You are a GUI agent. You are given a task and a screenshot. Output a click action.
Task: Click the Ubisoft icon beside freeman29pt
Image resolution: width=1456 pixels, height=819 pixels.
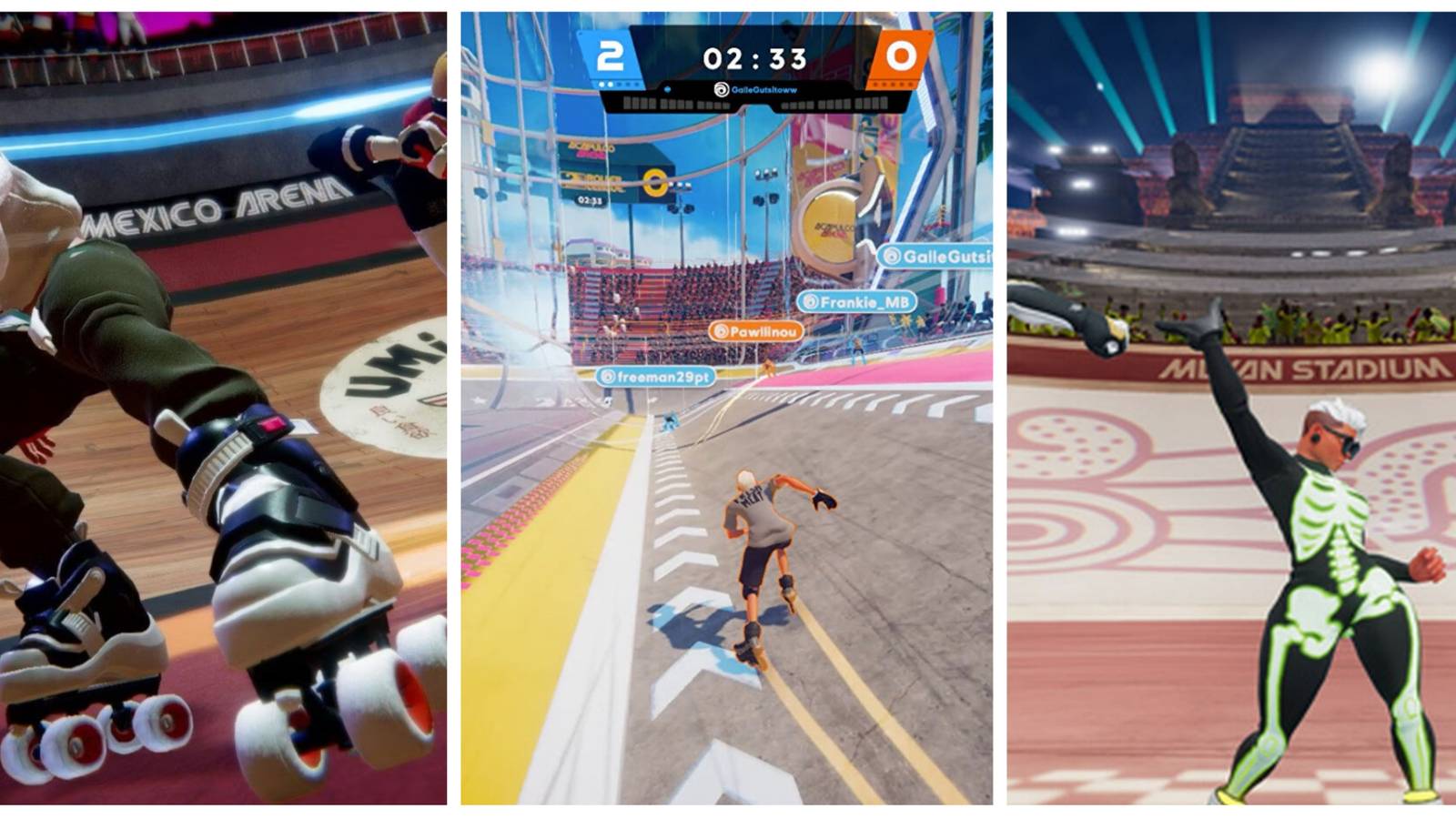click(608, 376)
